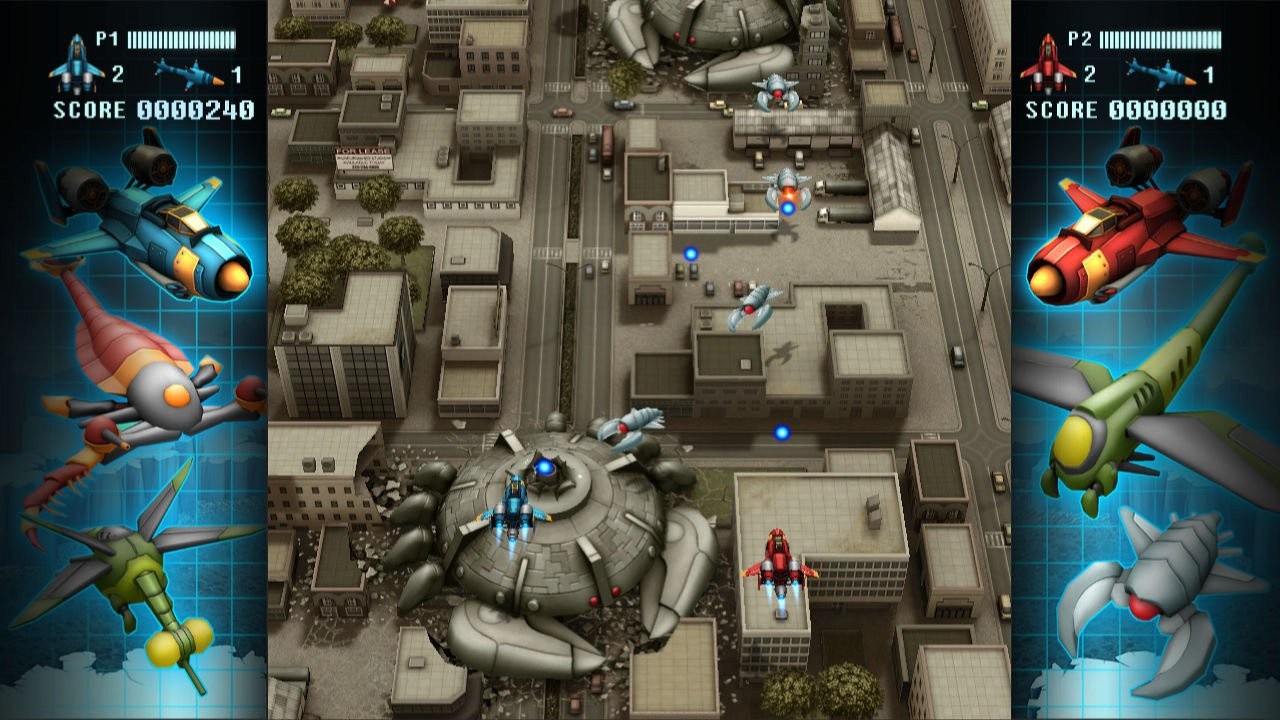Viewport: 1280px width, 720px height.
Task: Click the P2 SCORE 0000000 display
Action: click(1125, 110)
